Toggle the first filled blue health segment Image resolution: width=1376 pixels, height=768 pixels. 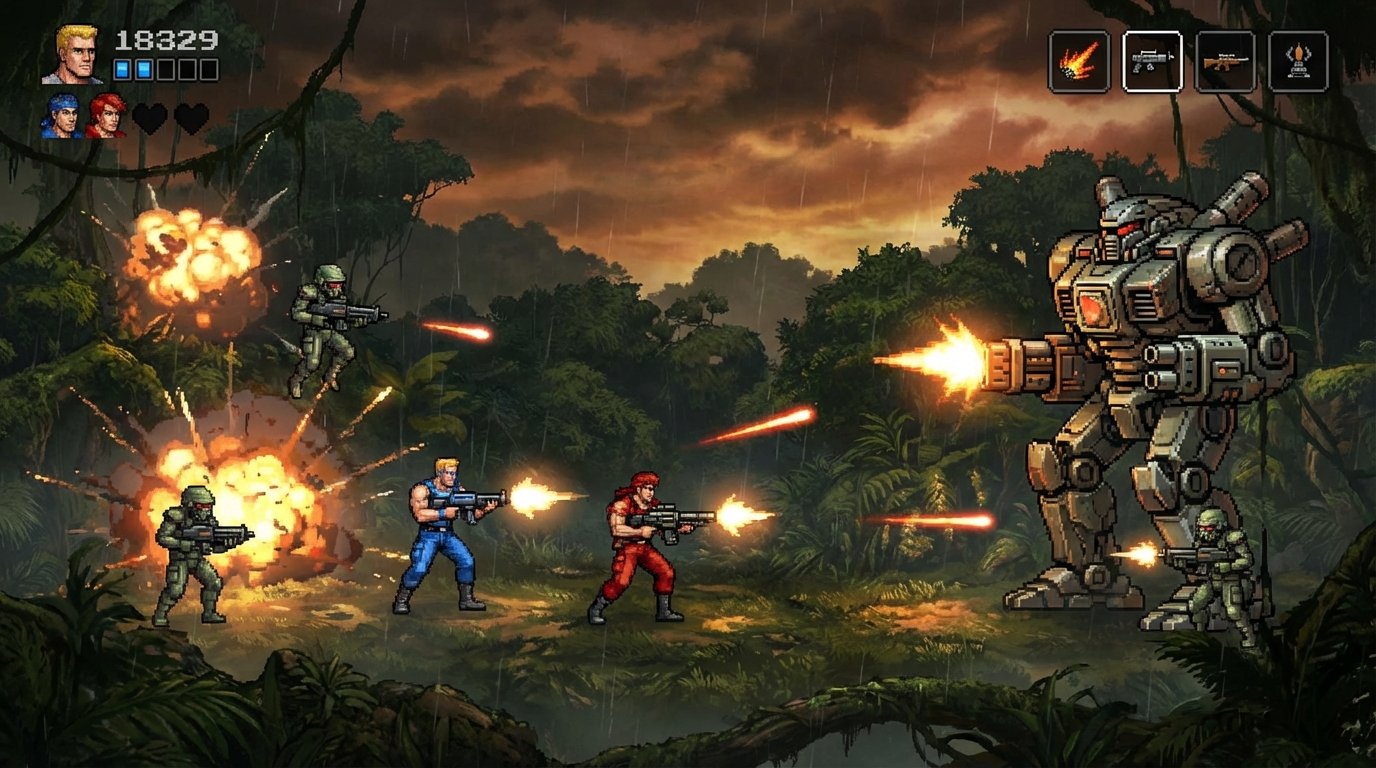coord(122,70)
